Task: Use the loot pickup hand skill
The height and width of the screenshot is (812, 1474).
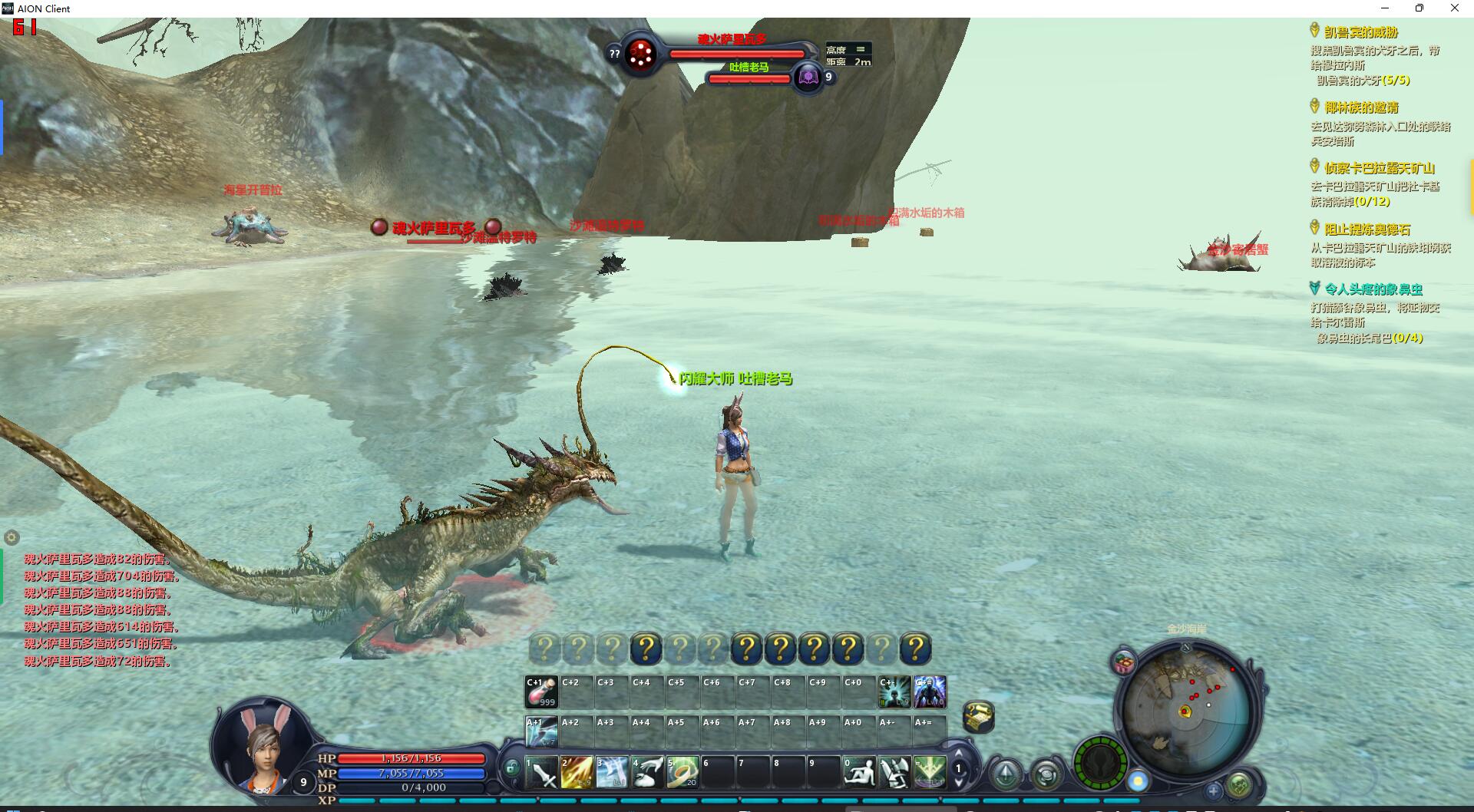Action: pos(647,773)
